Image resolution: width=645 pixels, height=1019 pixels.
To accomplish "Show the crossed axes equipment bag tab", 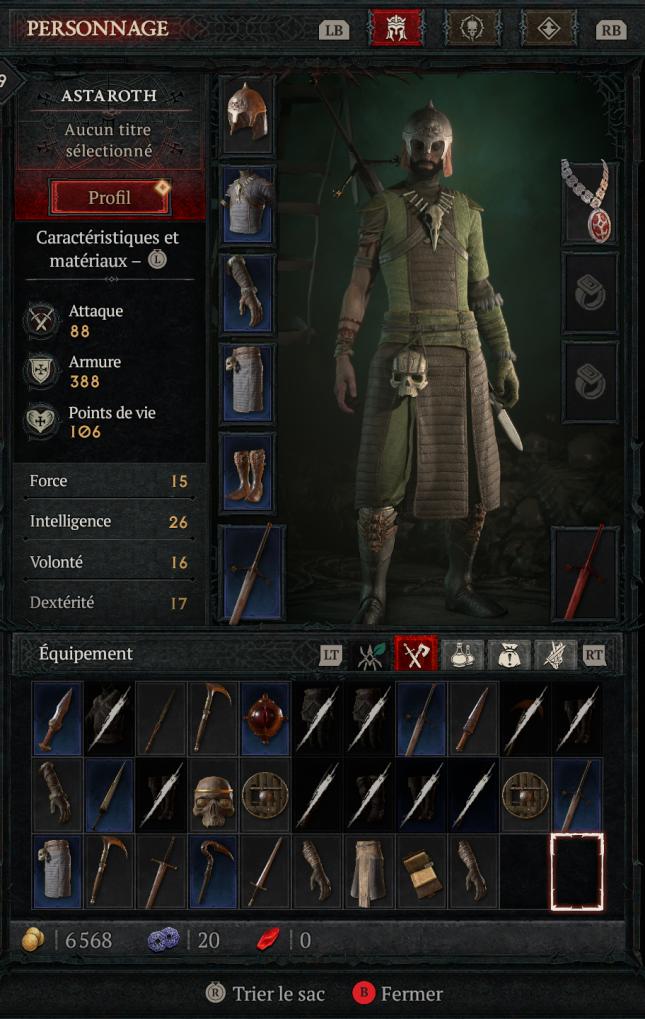I will pos(415,654).
